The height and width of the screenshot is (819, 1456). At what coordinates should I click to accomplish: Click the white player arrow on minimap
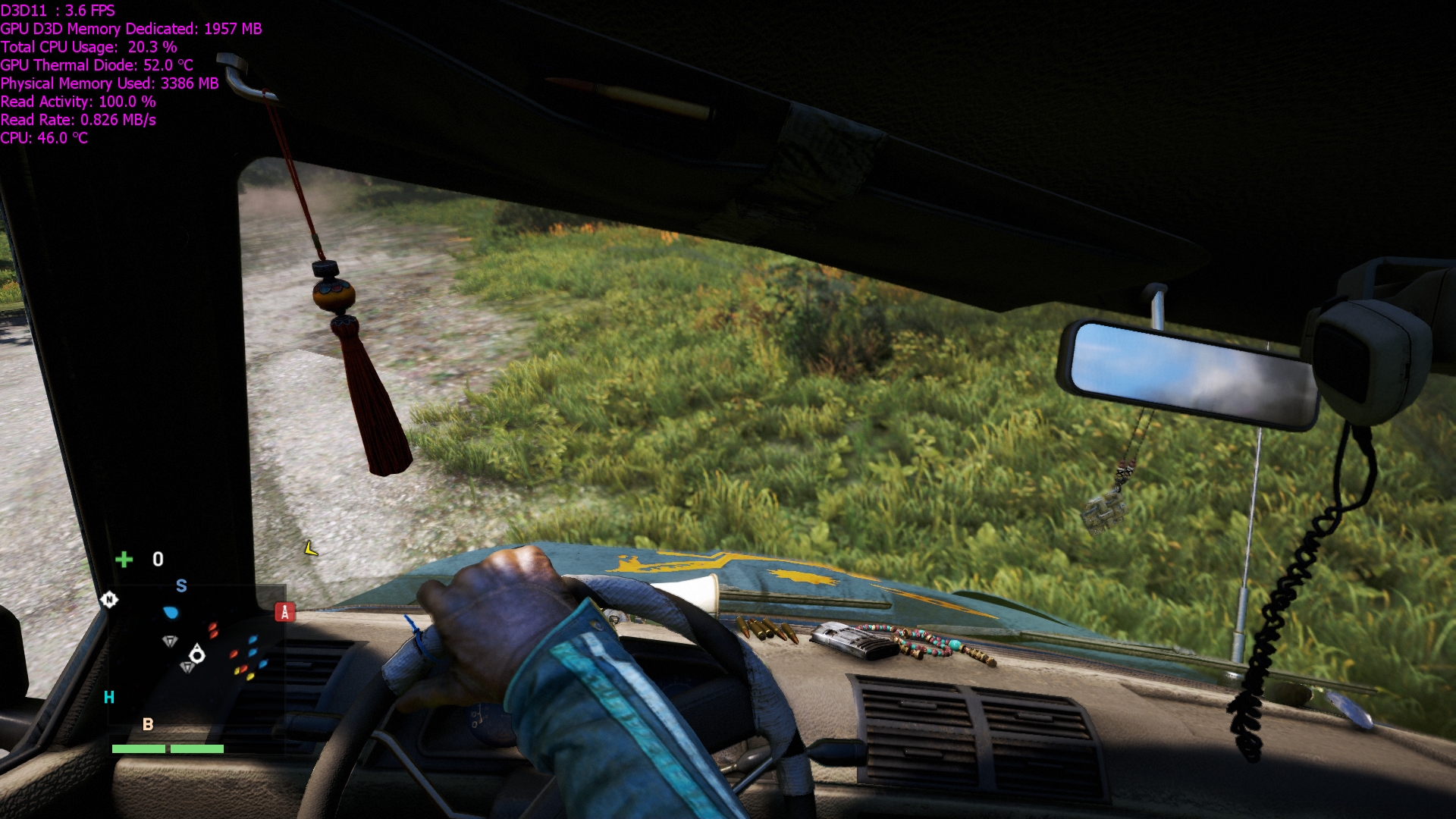[x=197, y=654]
